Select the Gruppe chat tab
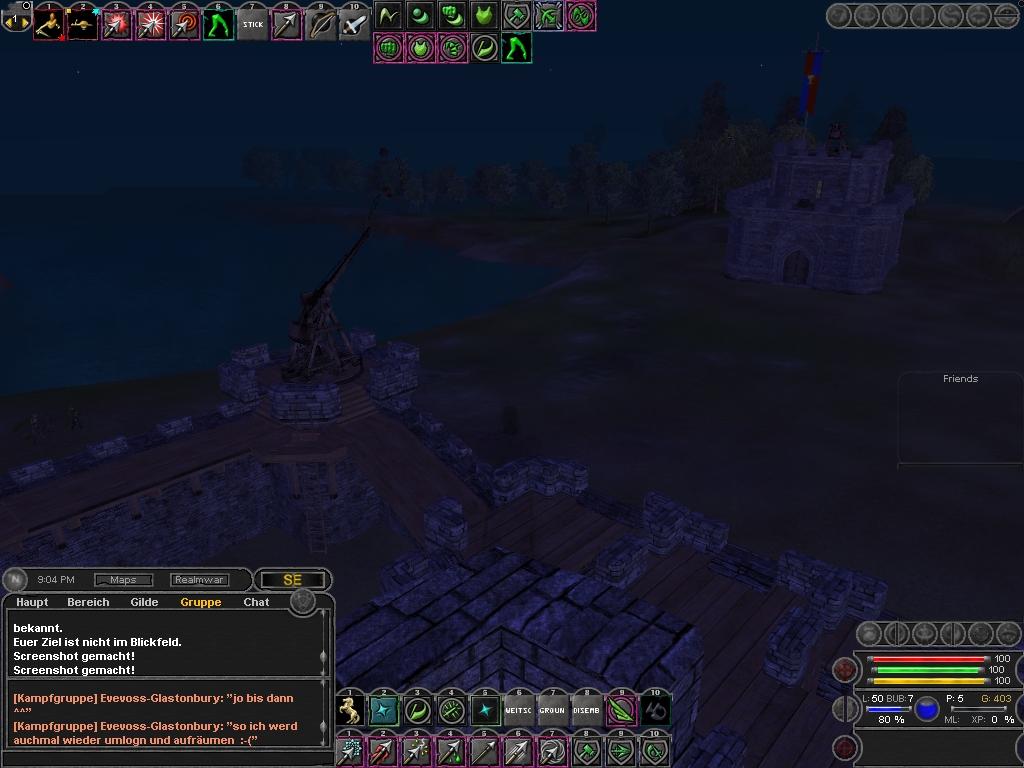This screenshot has height=768, width=1024. (201, 602)
